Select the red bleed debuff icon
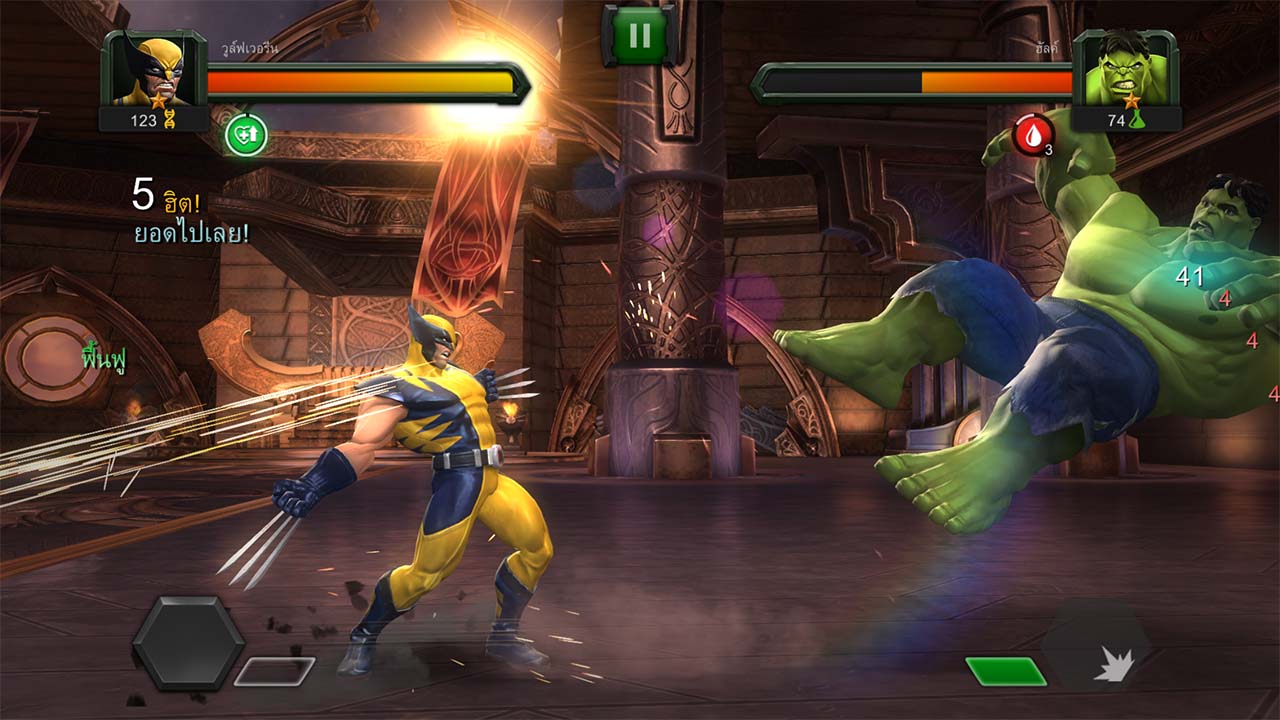This screenshot has height=720, width=1280. click(x=1033, y=134)
